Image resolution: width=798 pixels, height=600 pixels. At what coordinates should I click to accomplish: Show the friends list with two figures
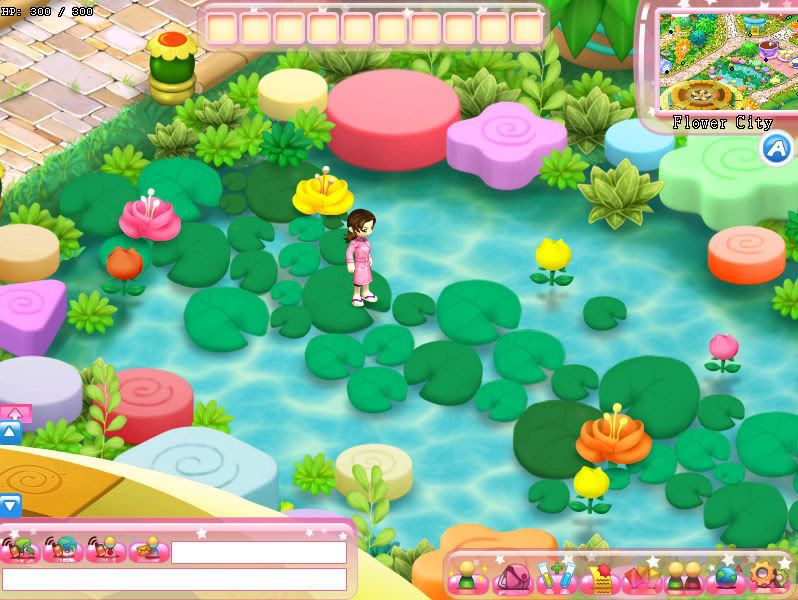(x=684, y=577)
